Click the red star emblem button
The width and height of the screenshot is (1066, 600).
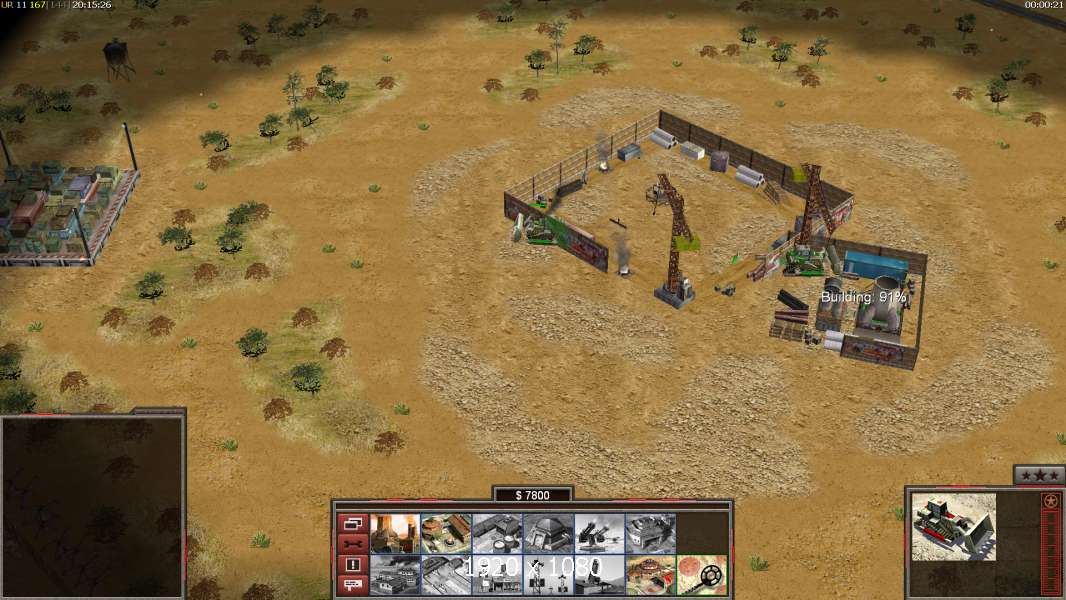click(1050, 501)
